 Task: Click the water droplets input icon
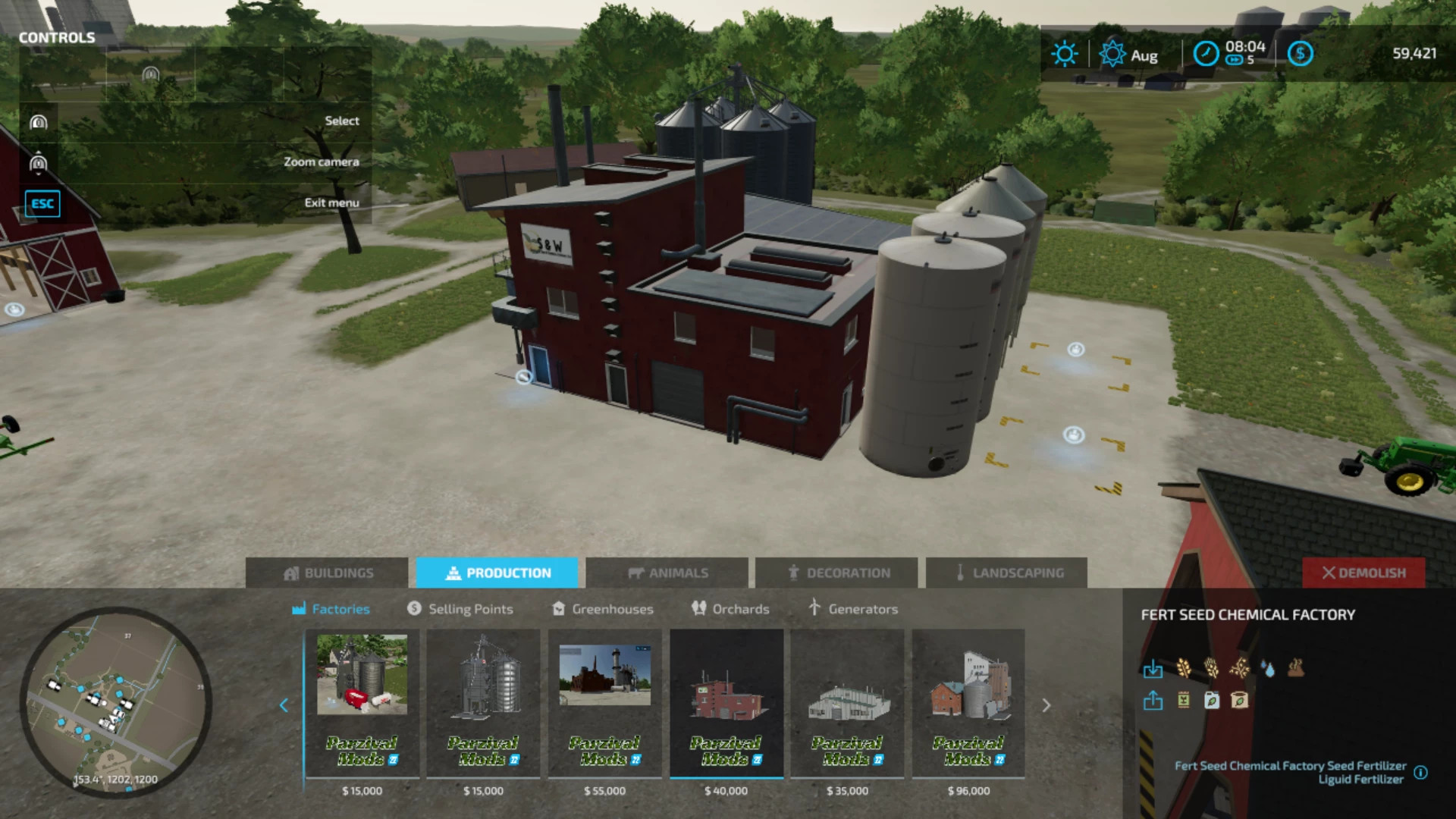[x=1268, y=669]
